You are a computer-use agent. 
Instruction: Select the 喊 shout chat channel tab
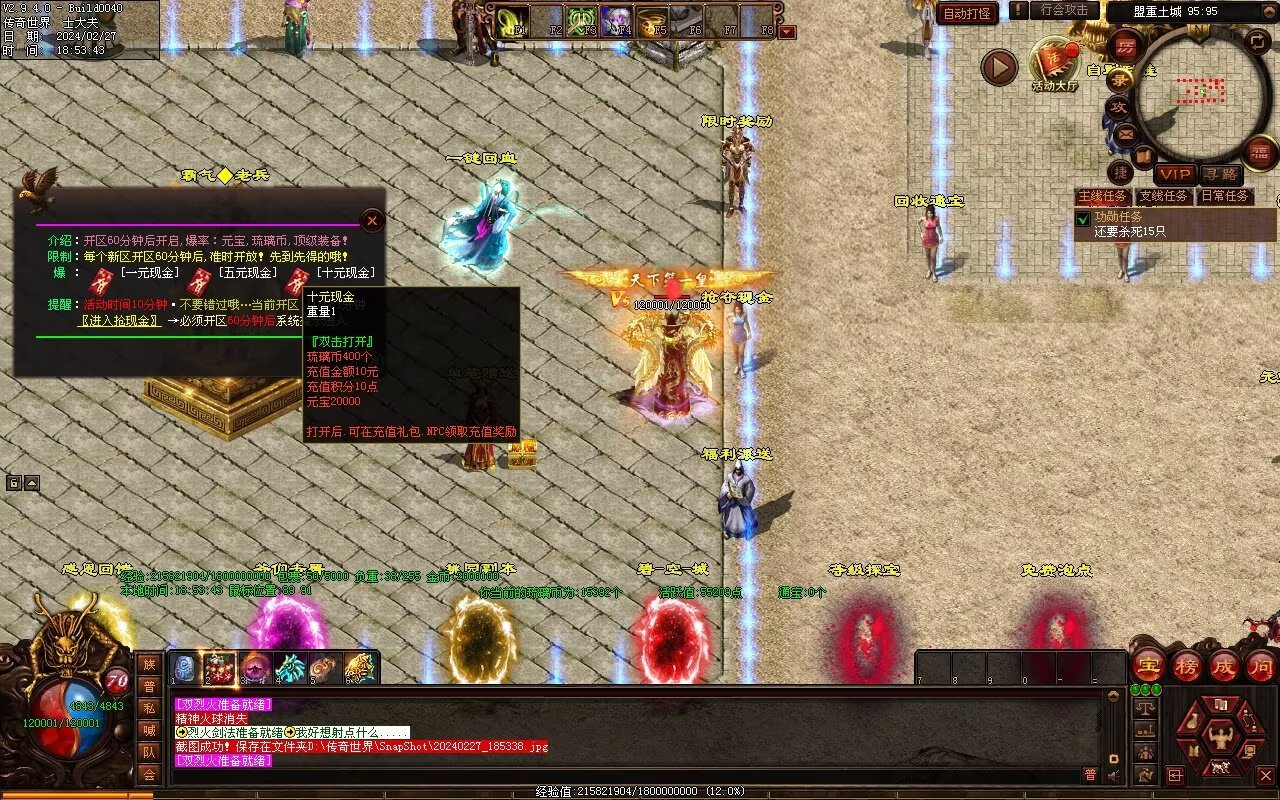pyautogui.click(x=148, y=730)
